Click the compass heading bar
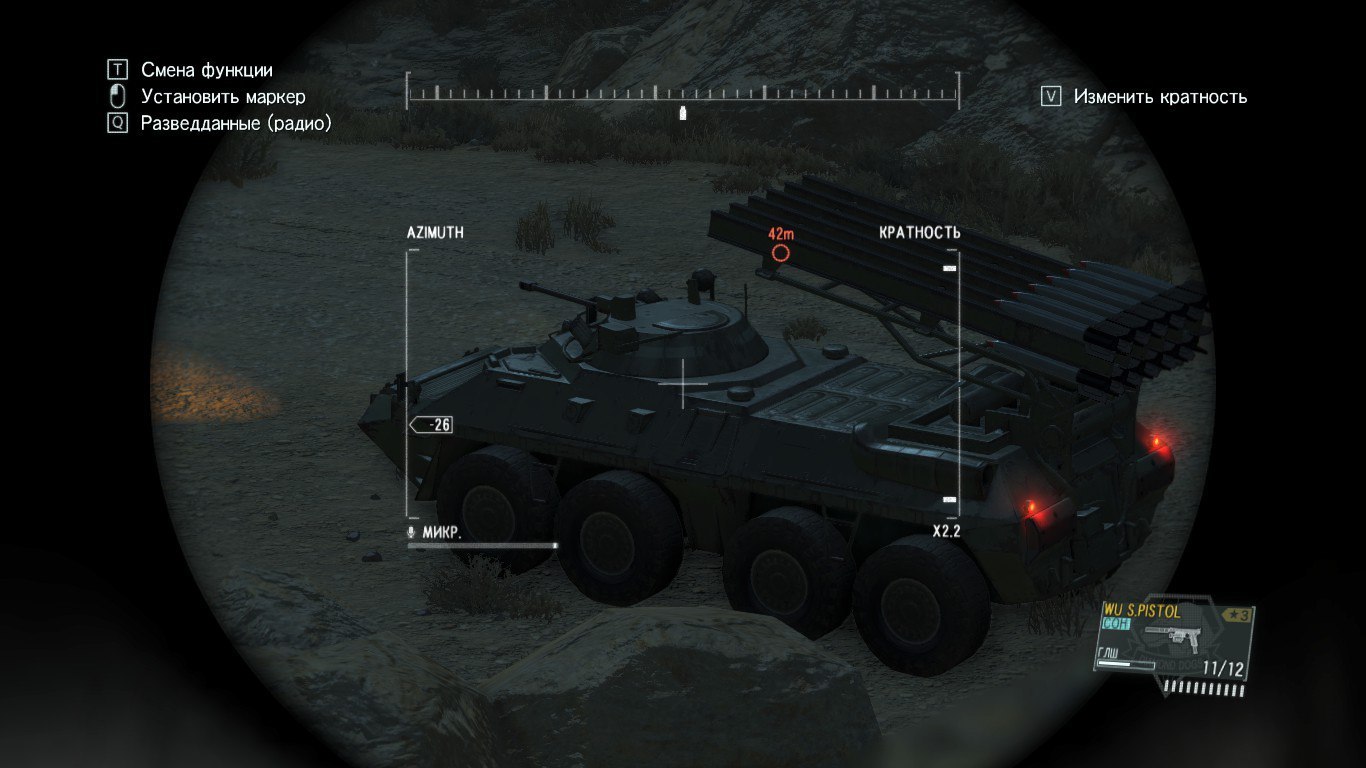Image resolution: width=1366 pixels, height=768 pixels. [682, 93]
